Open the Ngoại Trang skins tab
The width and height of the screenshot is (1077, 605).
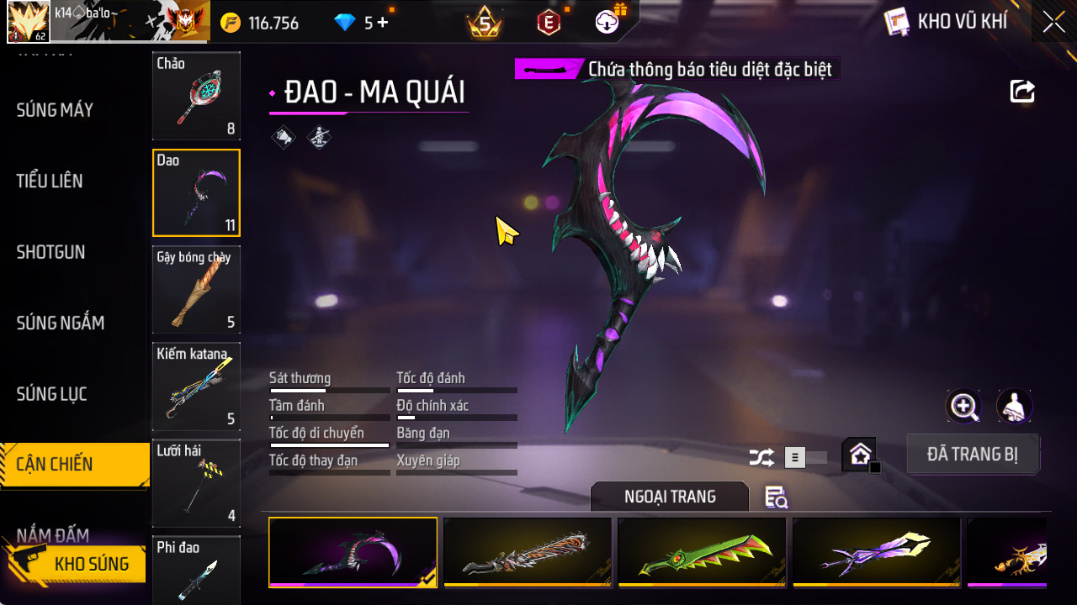669,496
